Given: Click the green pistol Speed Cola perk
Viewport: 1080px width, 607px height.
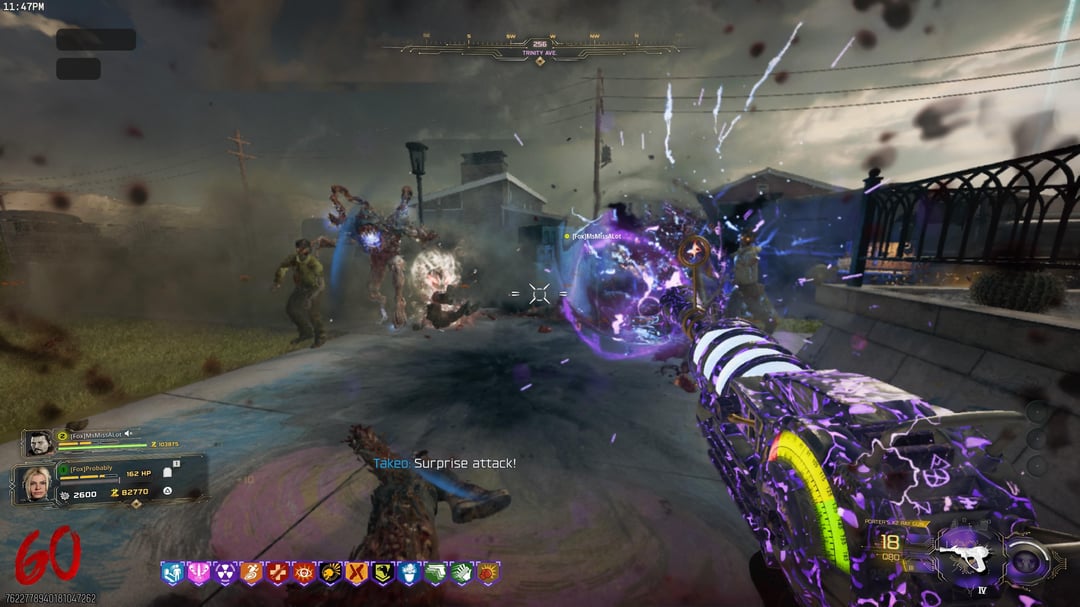Looking at the screenshot, I should (x=434, y=573).
